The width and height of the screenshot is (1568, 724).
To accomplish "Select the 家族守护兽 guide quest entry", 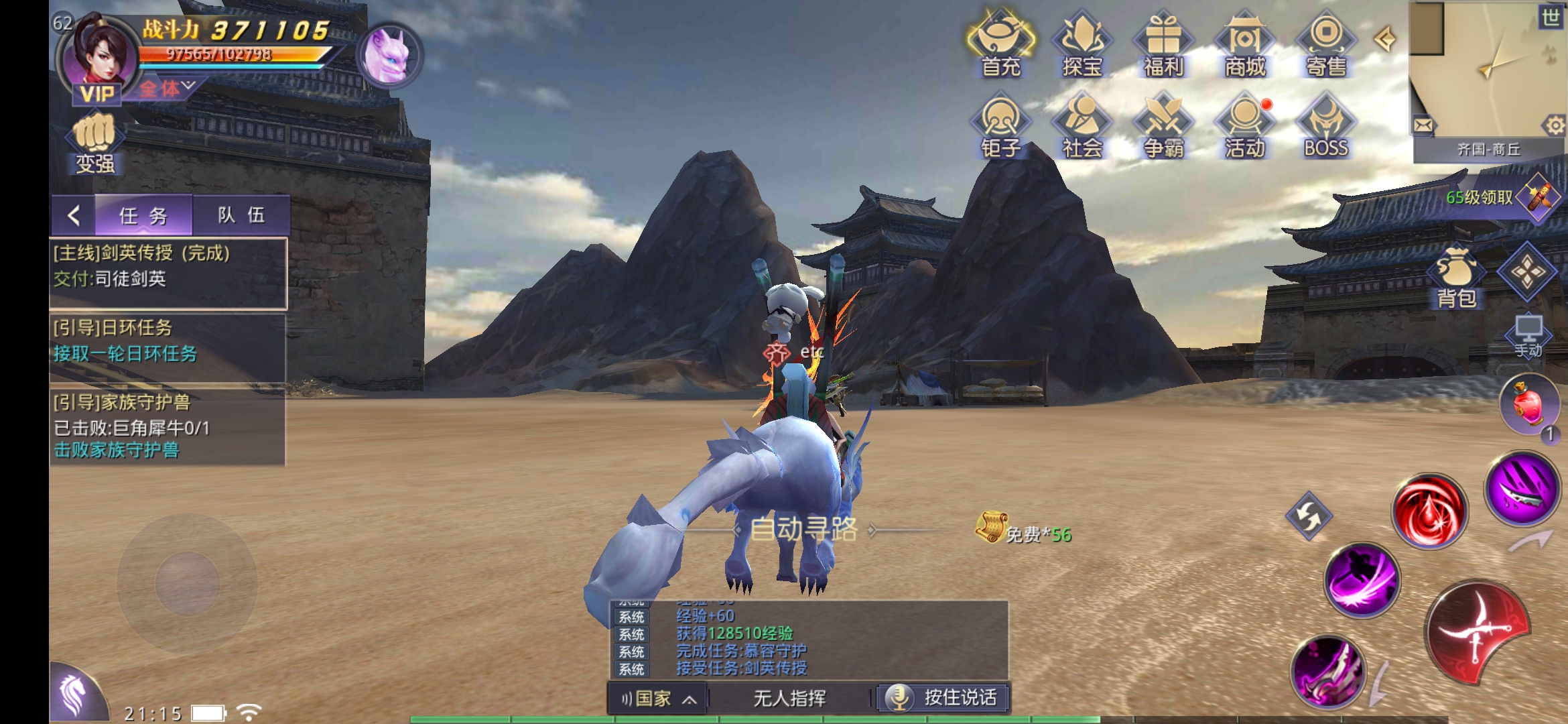I will (168, 426).
